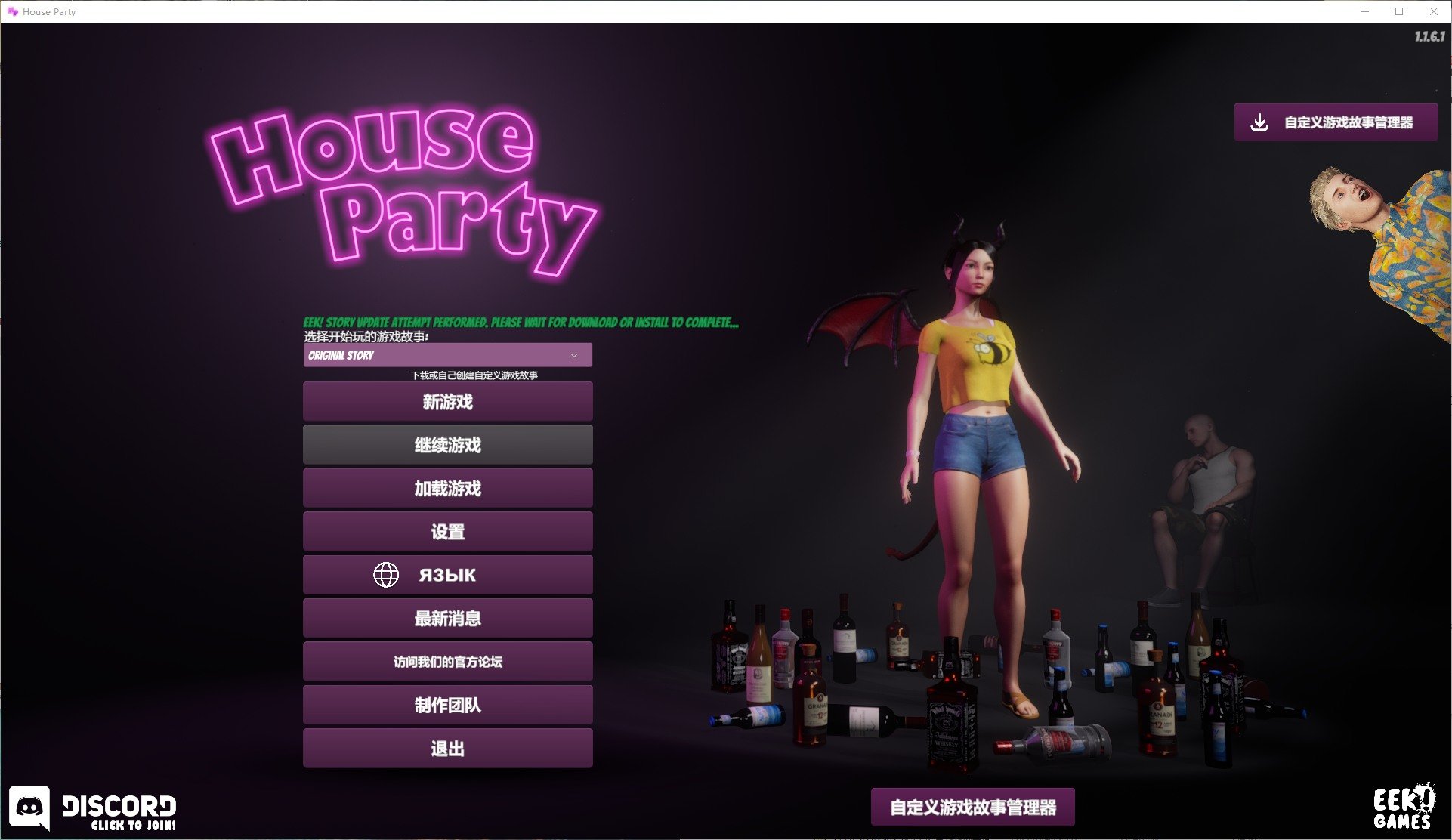The height and width of the screenshot is (840, 1452).
Task: Expand the story selector with its chevron arrow
Action: pyautogui.click(x=576, y=355)
